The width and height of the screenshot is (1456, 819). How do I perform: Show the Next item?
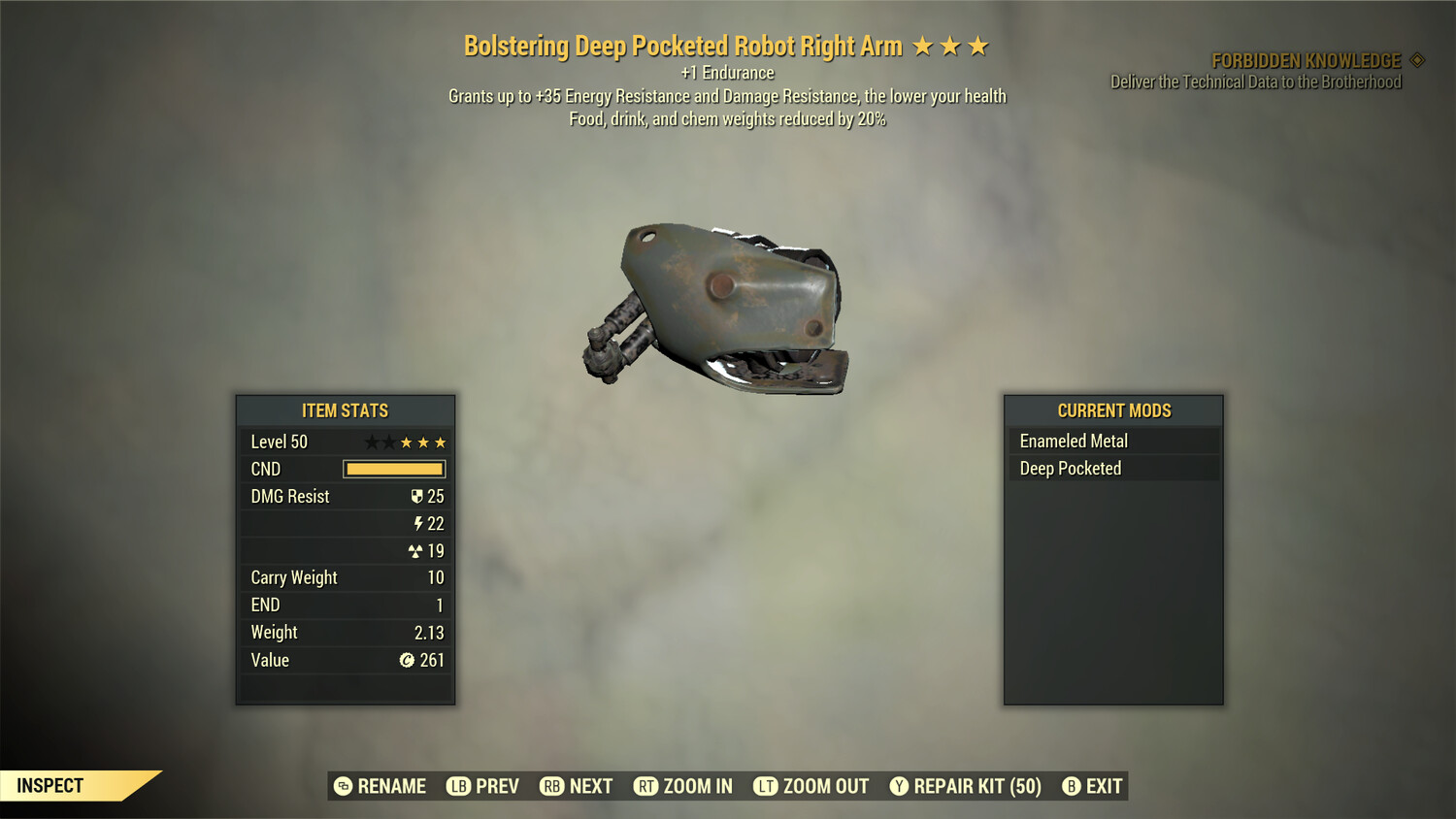(x=577, y=786)
